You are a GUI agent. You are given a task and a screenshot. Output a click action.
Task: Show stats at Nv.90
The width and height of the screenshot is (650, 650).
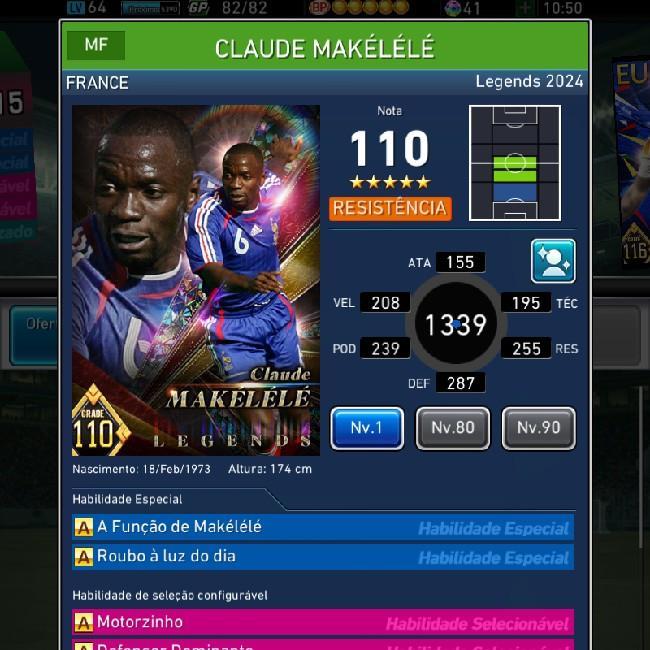pos(538,428)
